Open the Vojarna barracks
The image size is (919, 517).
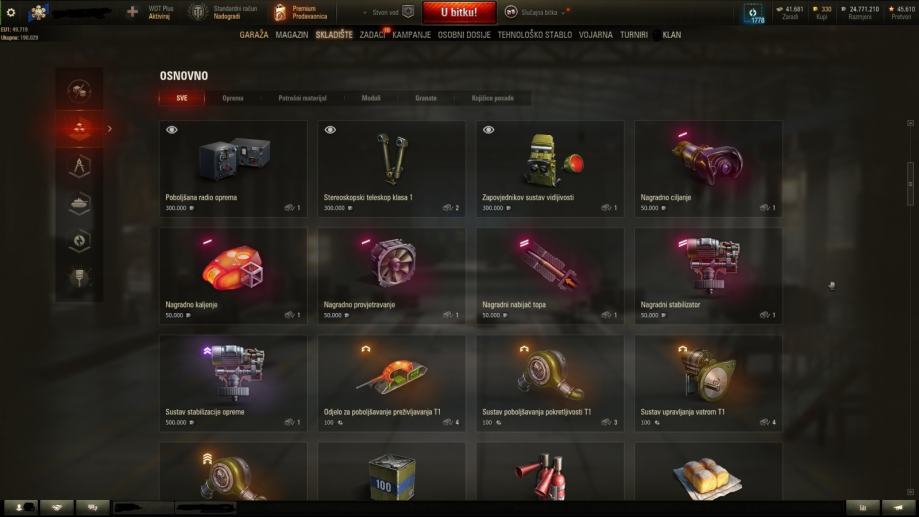point(596,35)
